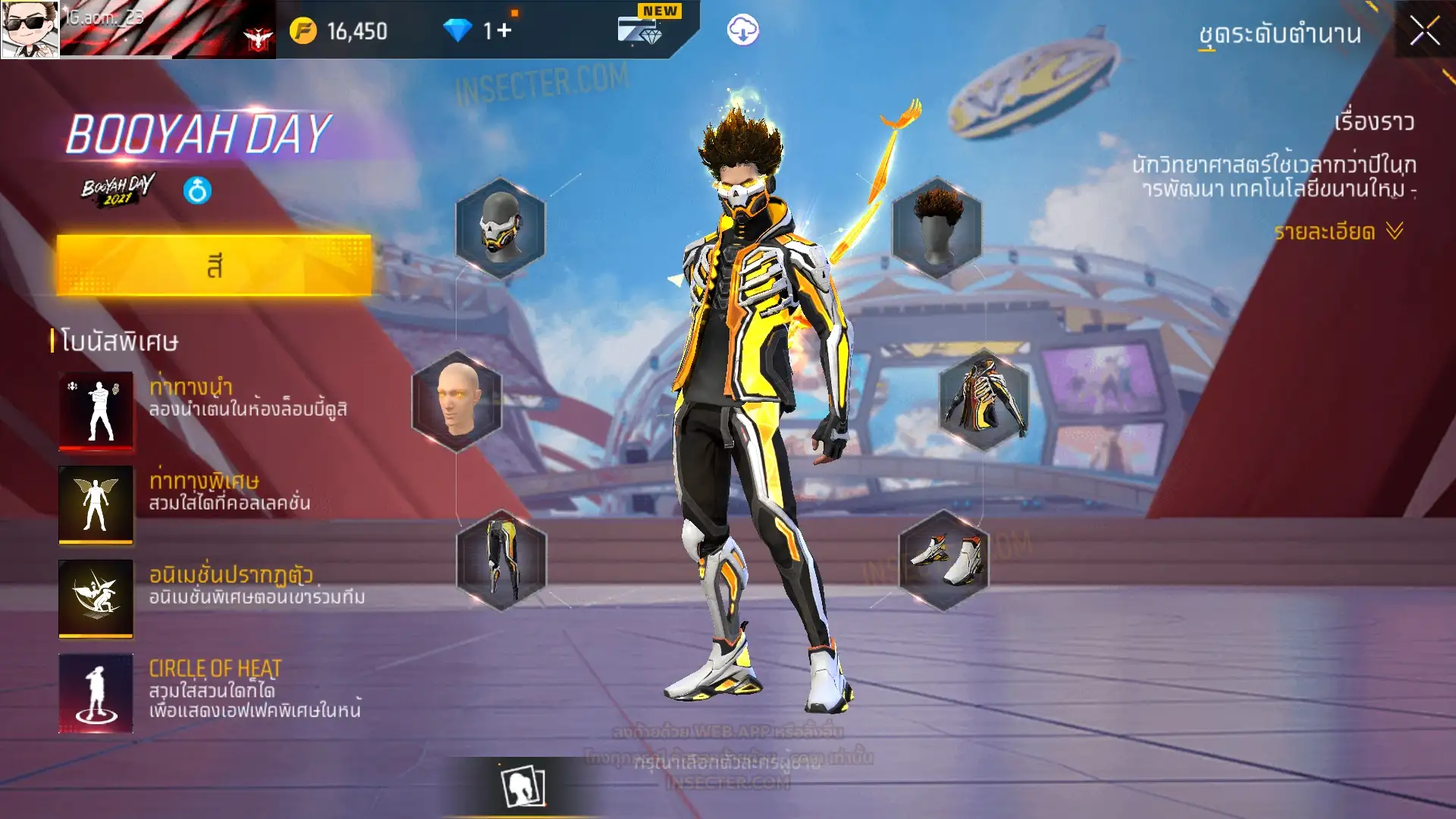Pick the black-yellow pants hexagon

tap(501, 560)
